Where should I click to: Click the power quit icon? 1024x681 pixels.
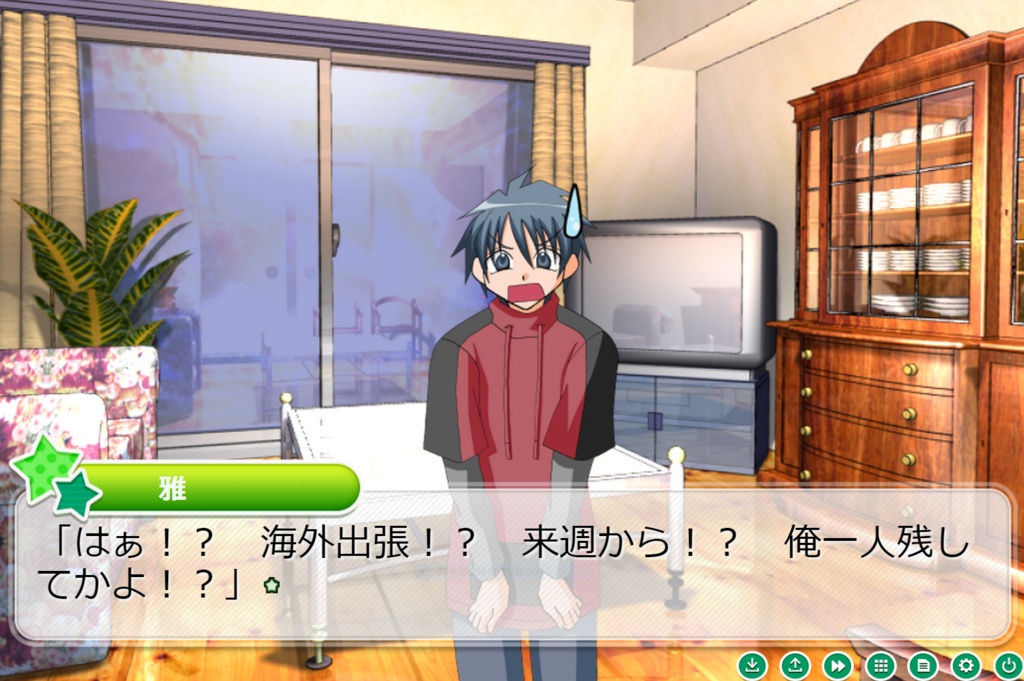click(x=1008, y=665)
